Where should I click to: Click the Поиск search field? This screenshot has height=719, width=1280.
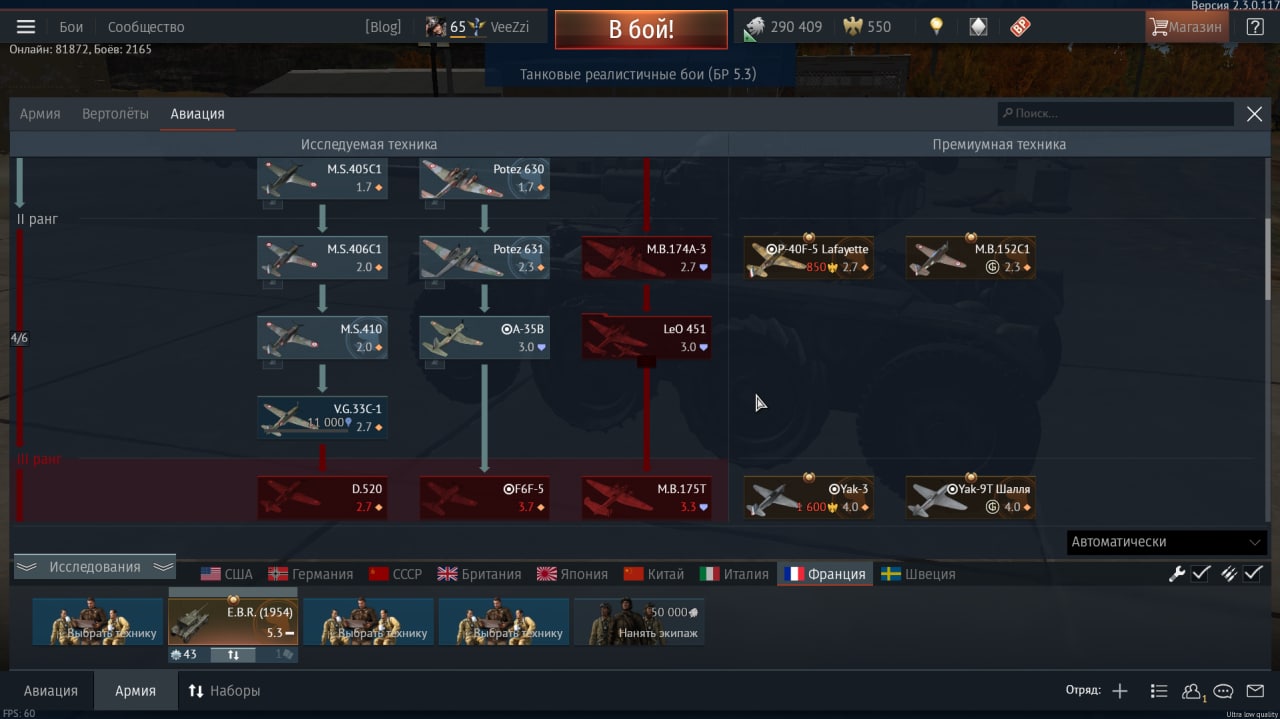tap(1115, 114)
